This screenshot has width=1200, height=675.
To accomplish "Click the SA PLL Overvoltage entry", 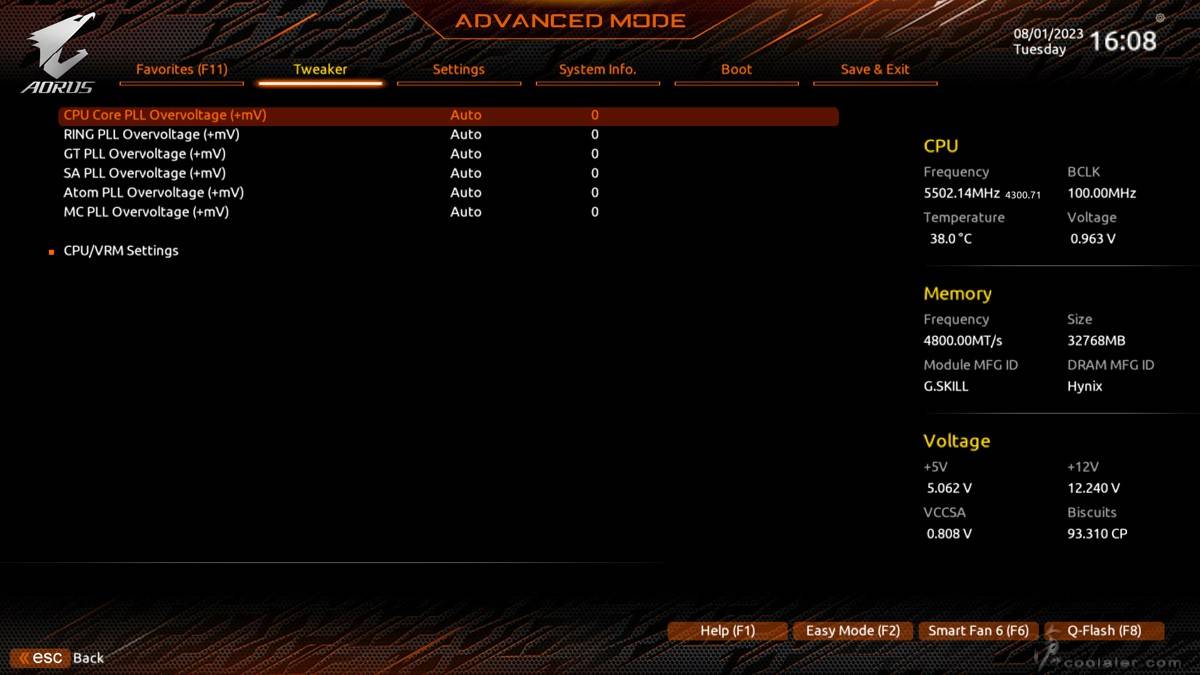I will pos(144,173).
